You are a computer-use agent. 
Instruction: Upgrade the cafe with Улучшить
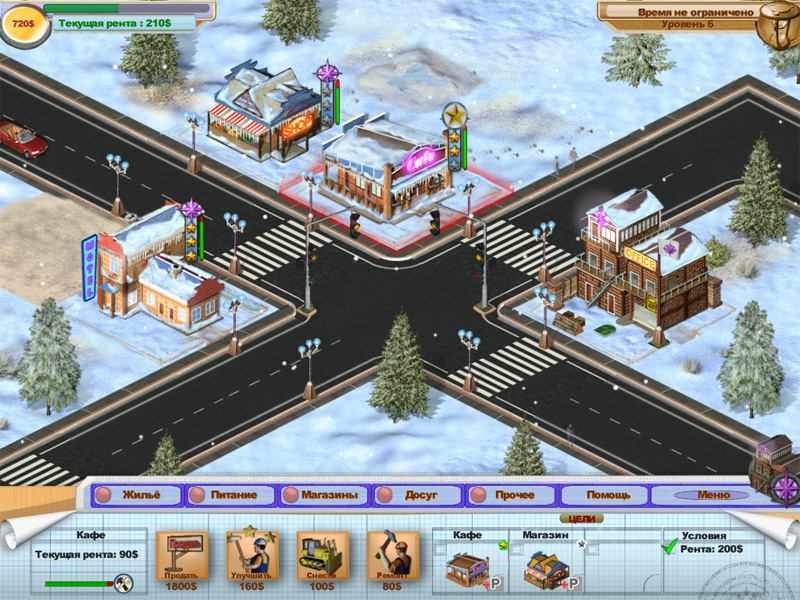[252, 556]
